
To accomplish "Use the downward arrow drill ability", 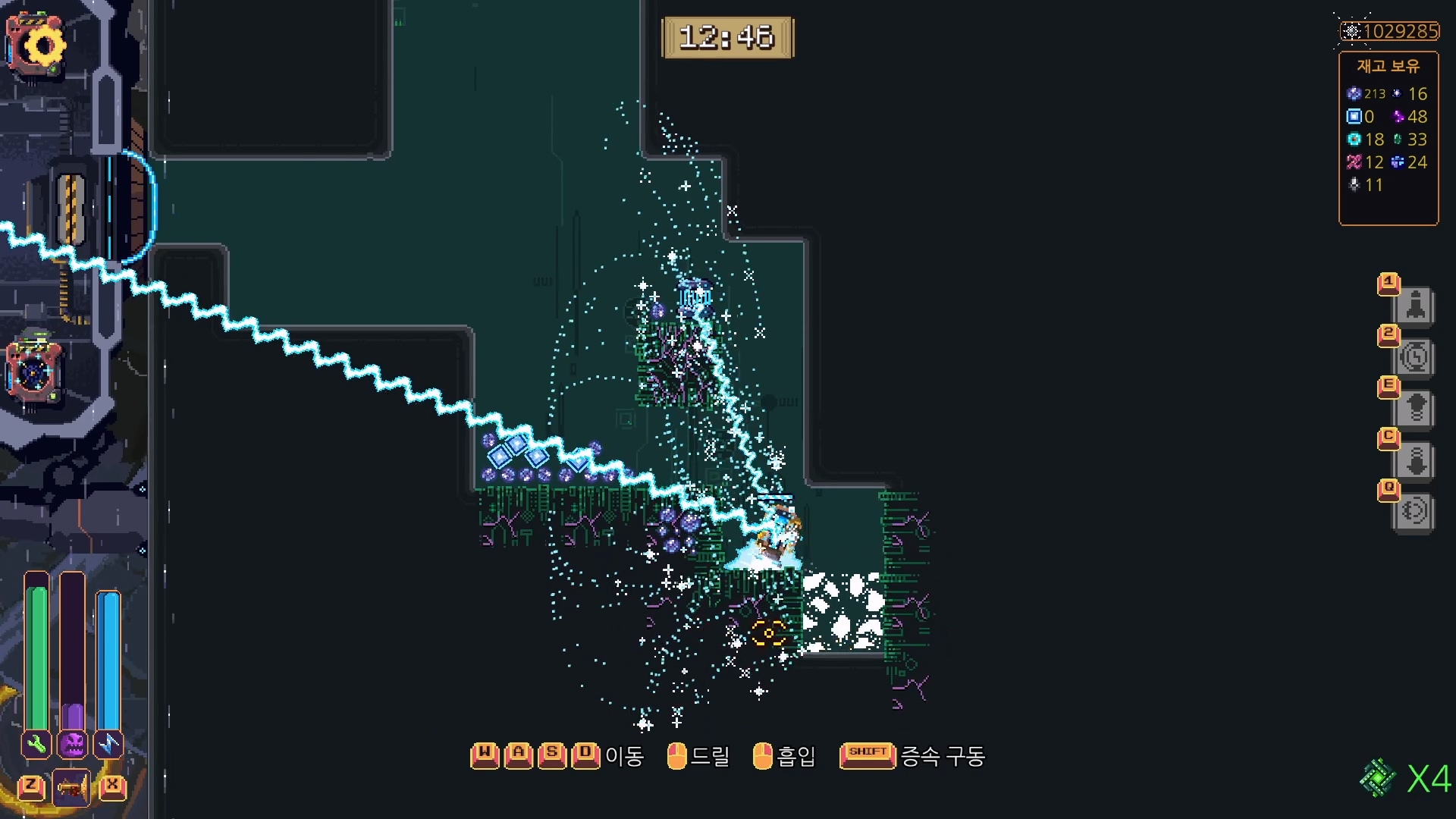I will coord(1414,460).
